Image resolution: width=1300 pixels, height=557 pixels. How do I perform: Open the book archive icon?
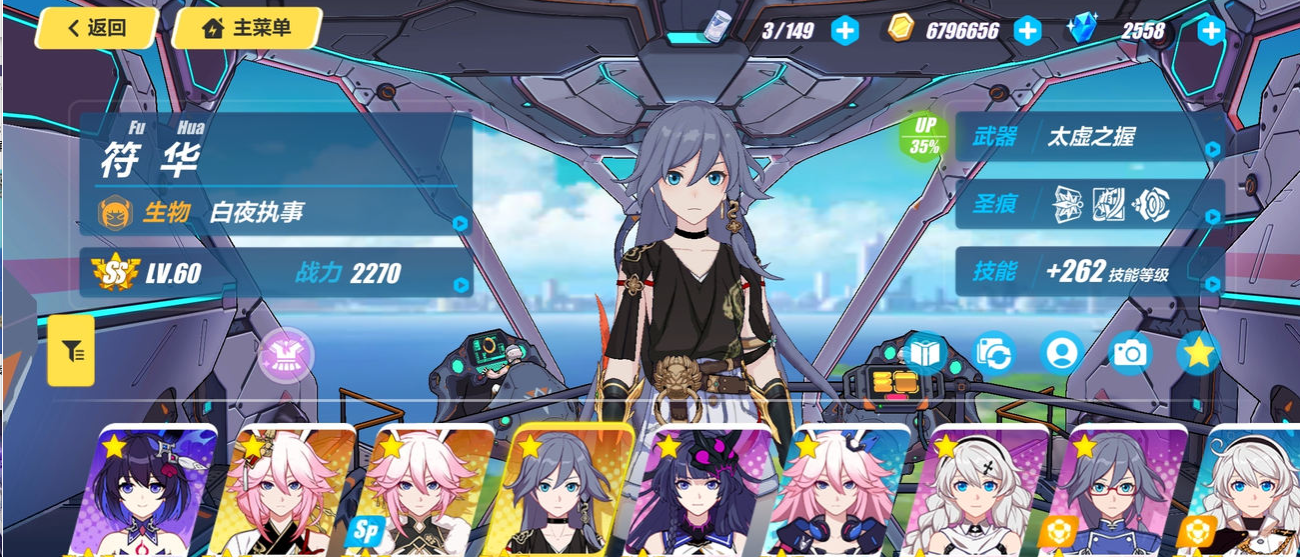pyautogui.click(x=925, y=352)
